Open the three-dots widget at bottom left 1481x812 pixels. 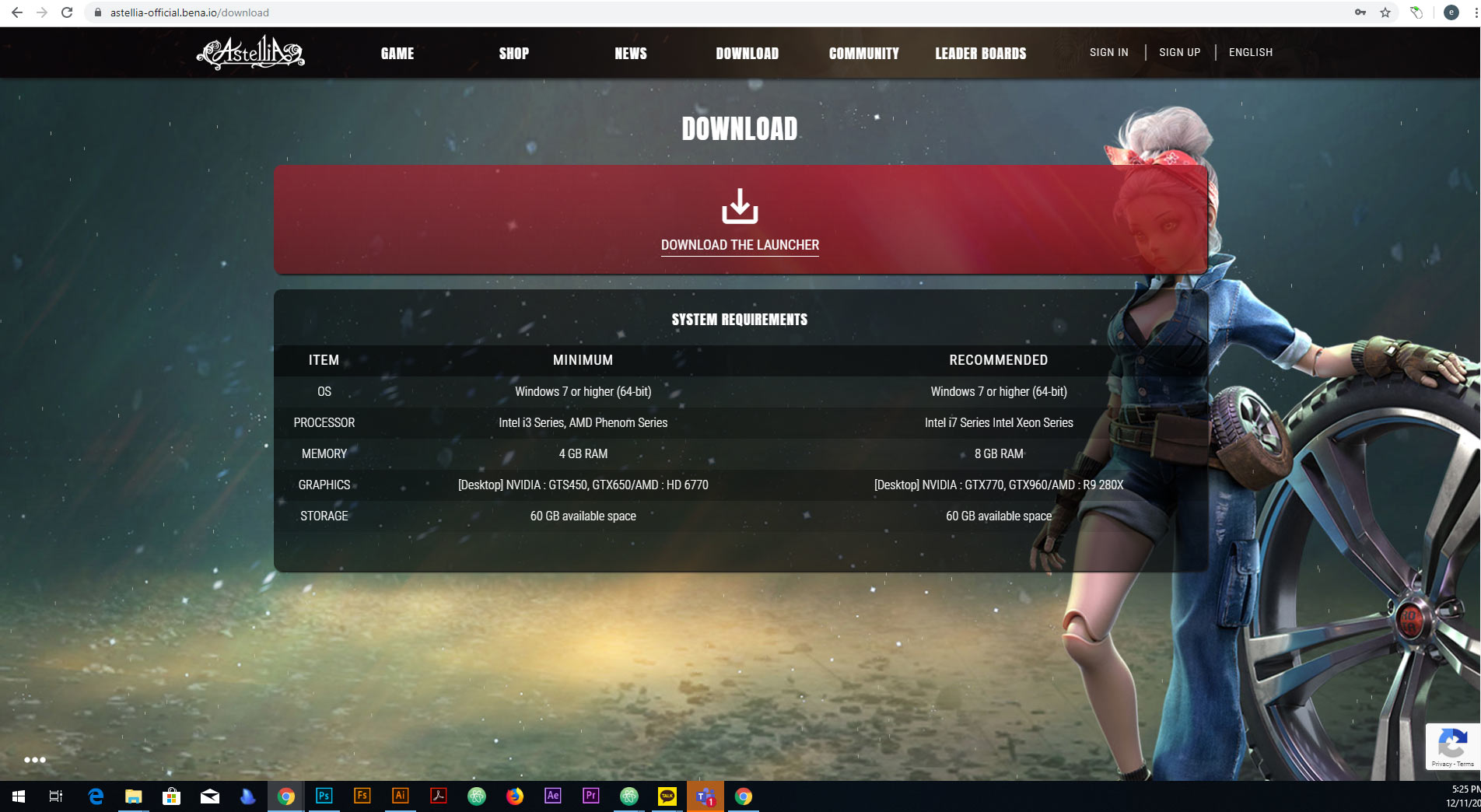35,760
